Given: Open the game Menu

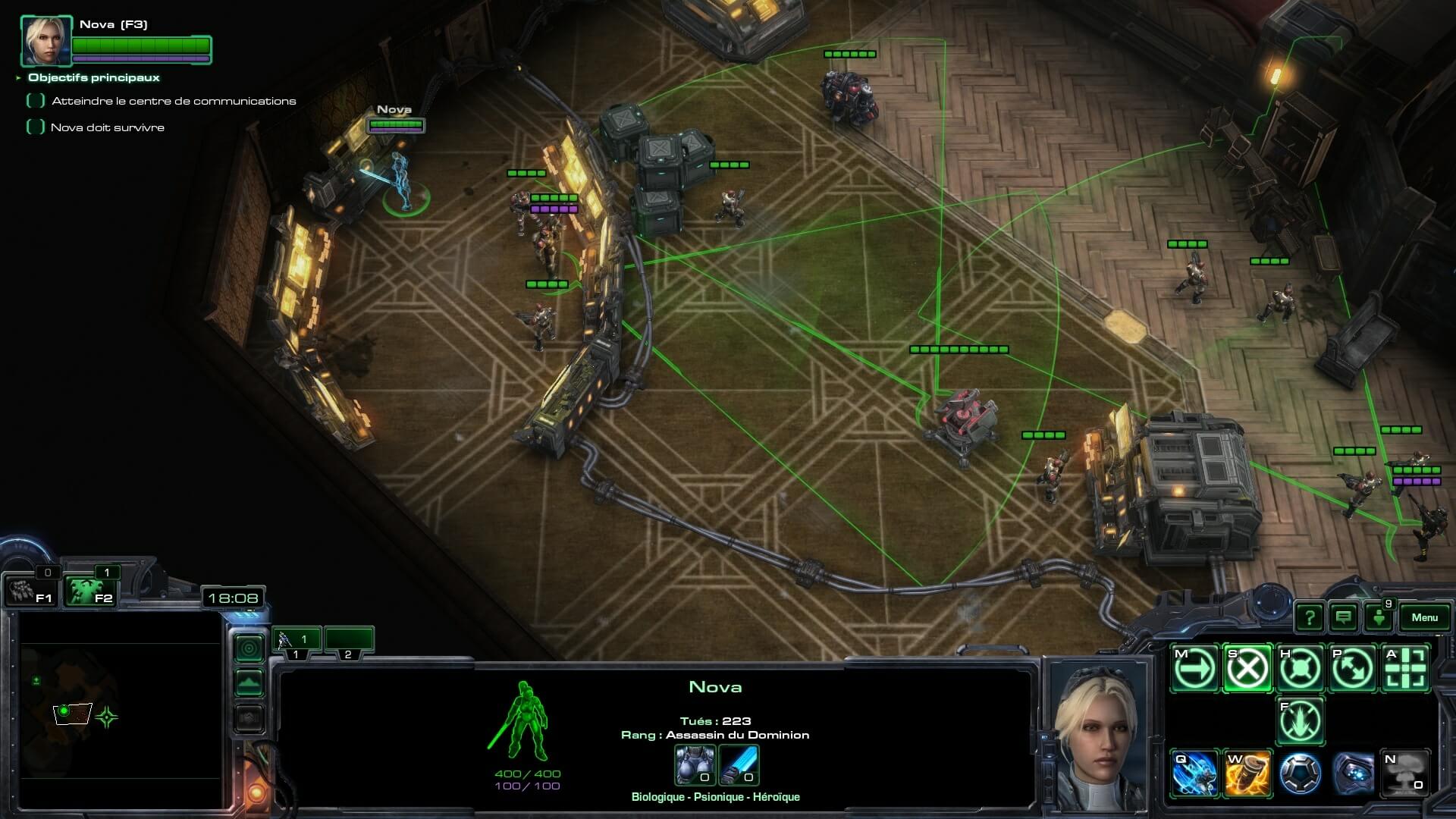Looking at the screenshot, I should (1423, 617).
